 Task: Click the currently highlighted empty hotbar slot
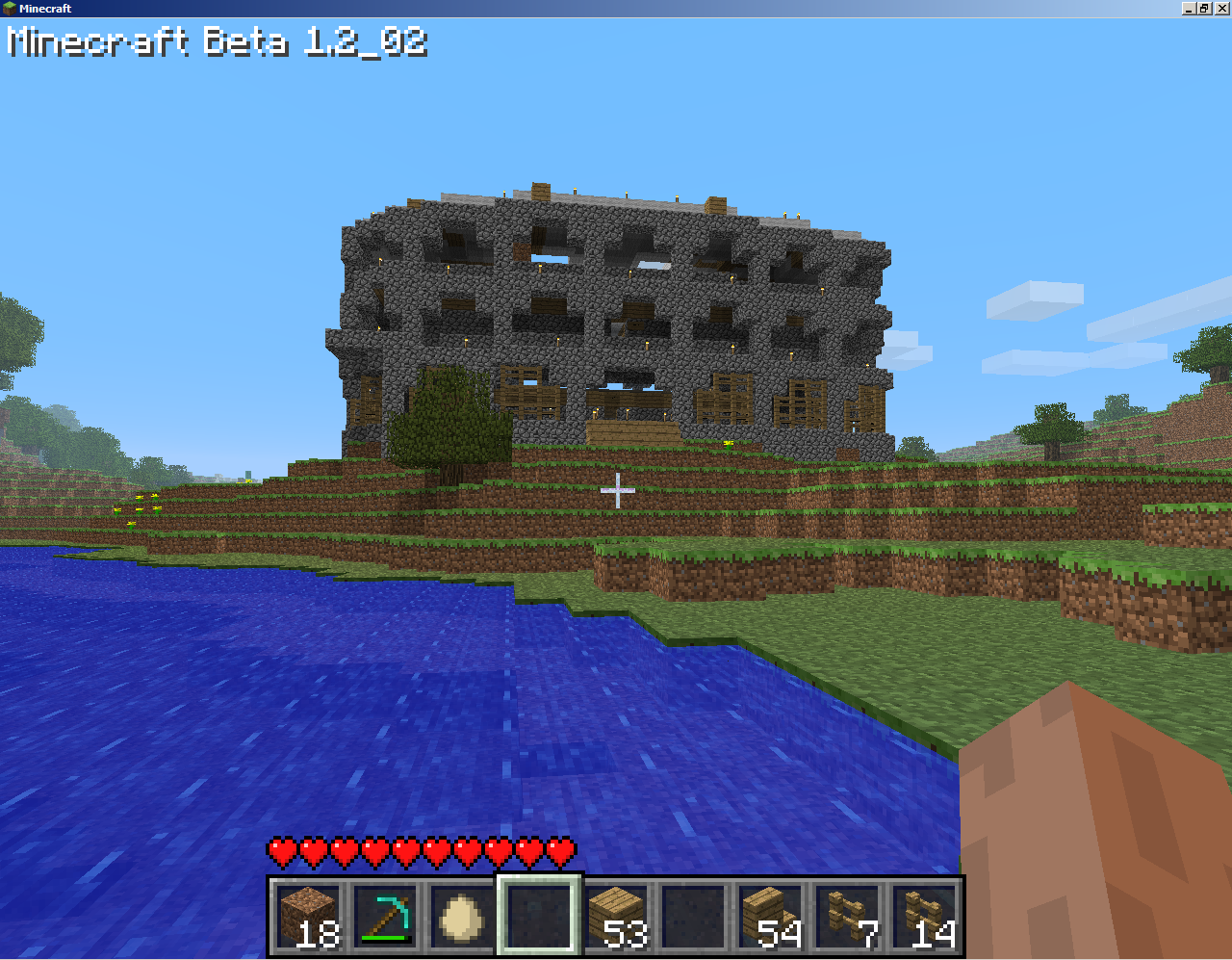[539, 915]
